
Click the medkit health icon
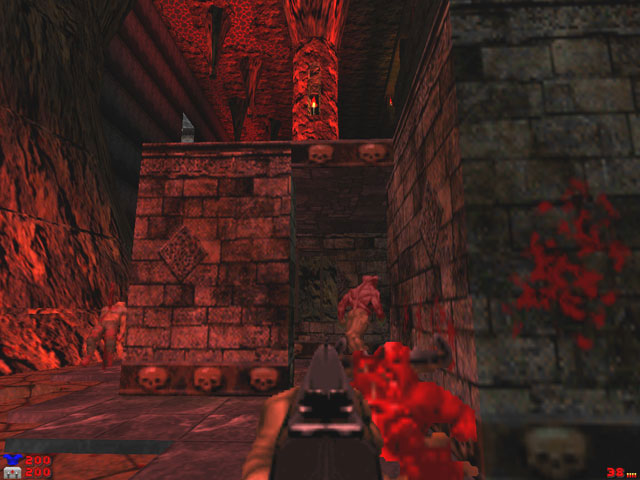[x=13, y=473]
